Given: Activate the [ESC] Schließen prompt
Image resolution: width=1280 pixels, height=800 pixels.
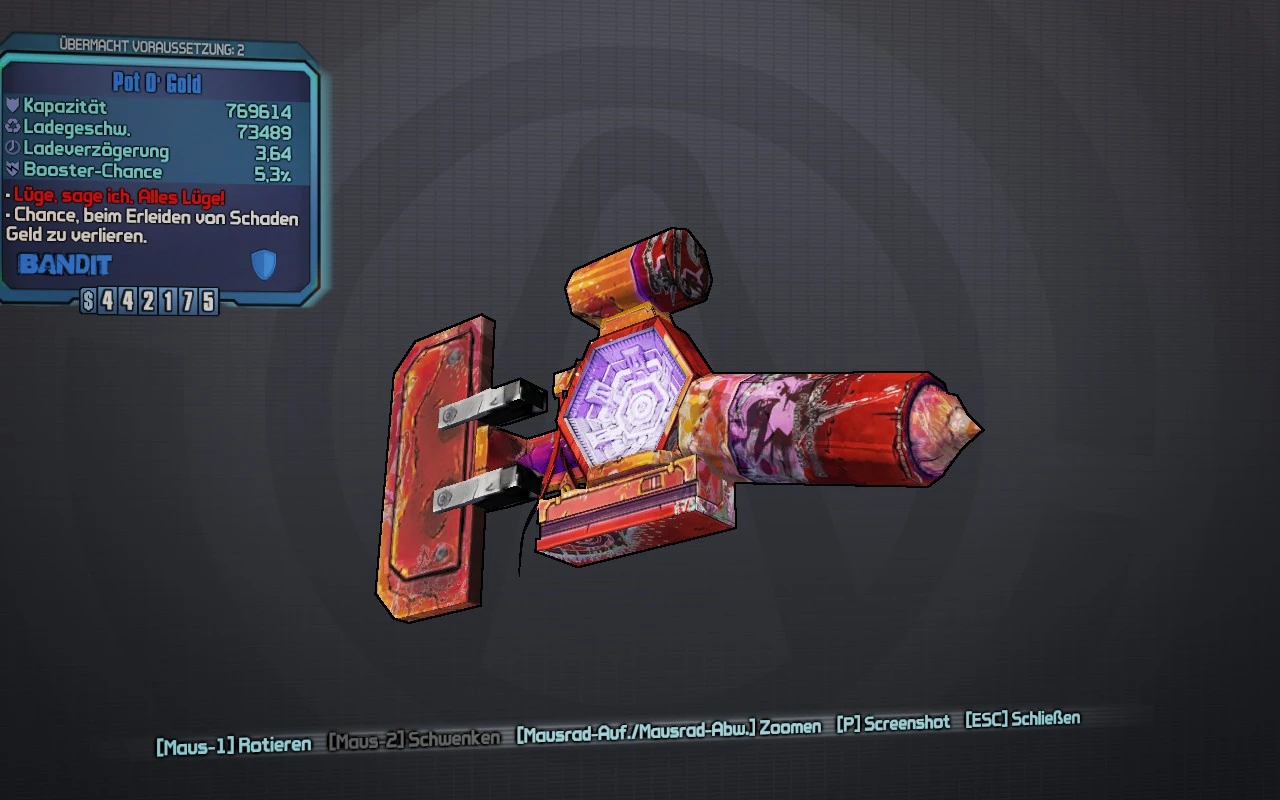Looking at the screenshot, I should pos(1020,718).
